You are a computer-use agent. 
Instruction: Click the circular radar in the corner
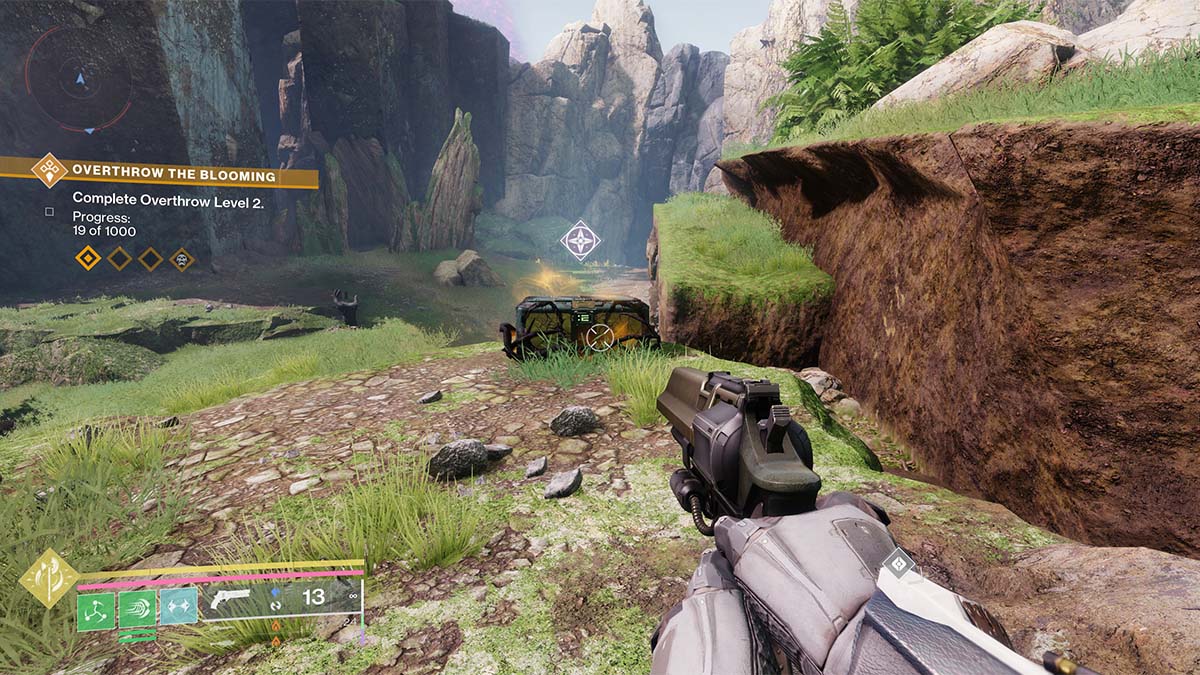pyautogui.click(x=78, y=78)
